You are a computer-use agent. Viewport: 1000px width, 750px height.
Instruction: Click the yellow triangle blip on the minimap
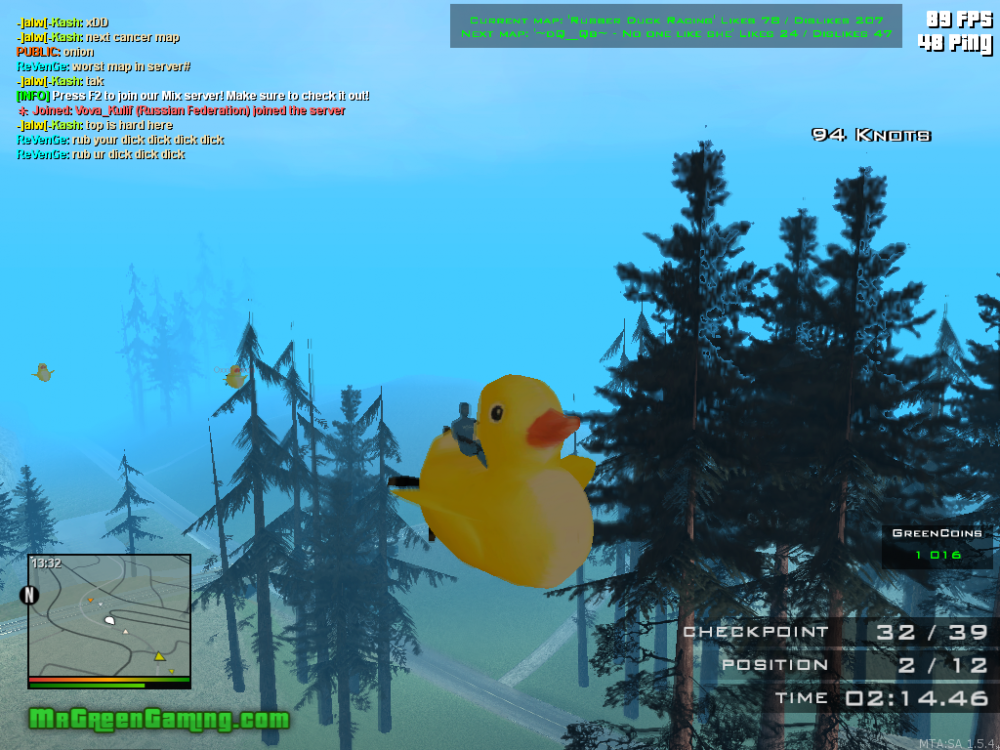158,657
